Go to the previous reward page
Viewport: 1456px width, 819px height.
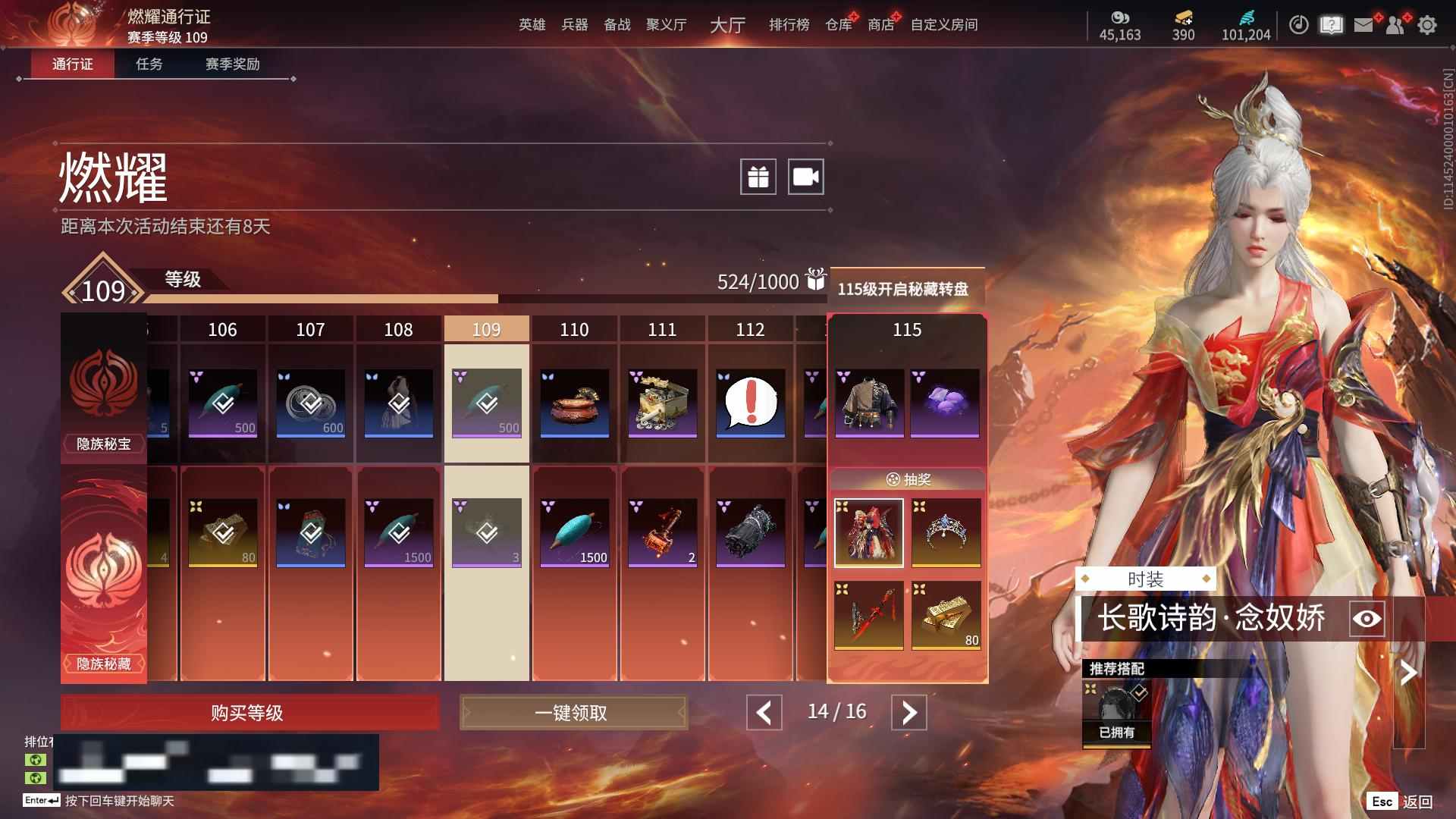tap(764, 713)
